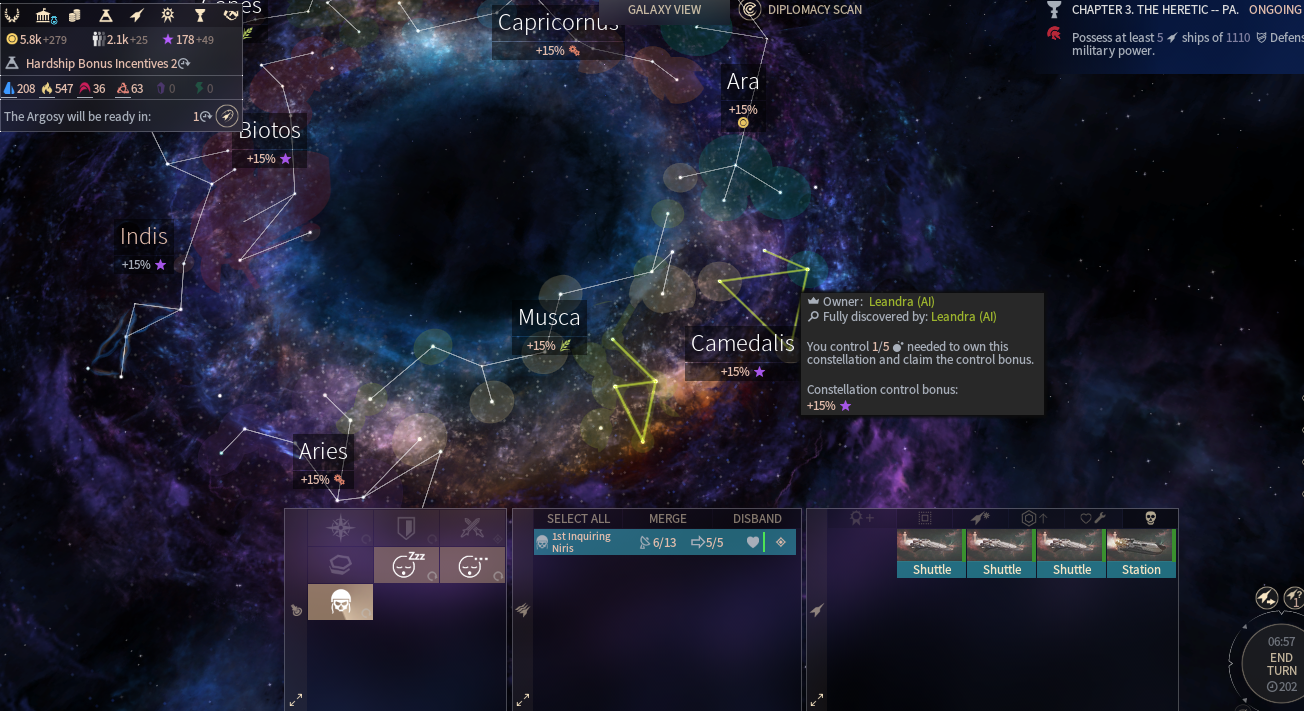The height and width of the screenshot is (711, 1304).
Task: Open the research flask screen
Action: point(105,15)
